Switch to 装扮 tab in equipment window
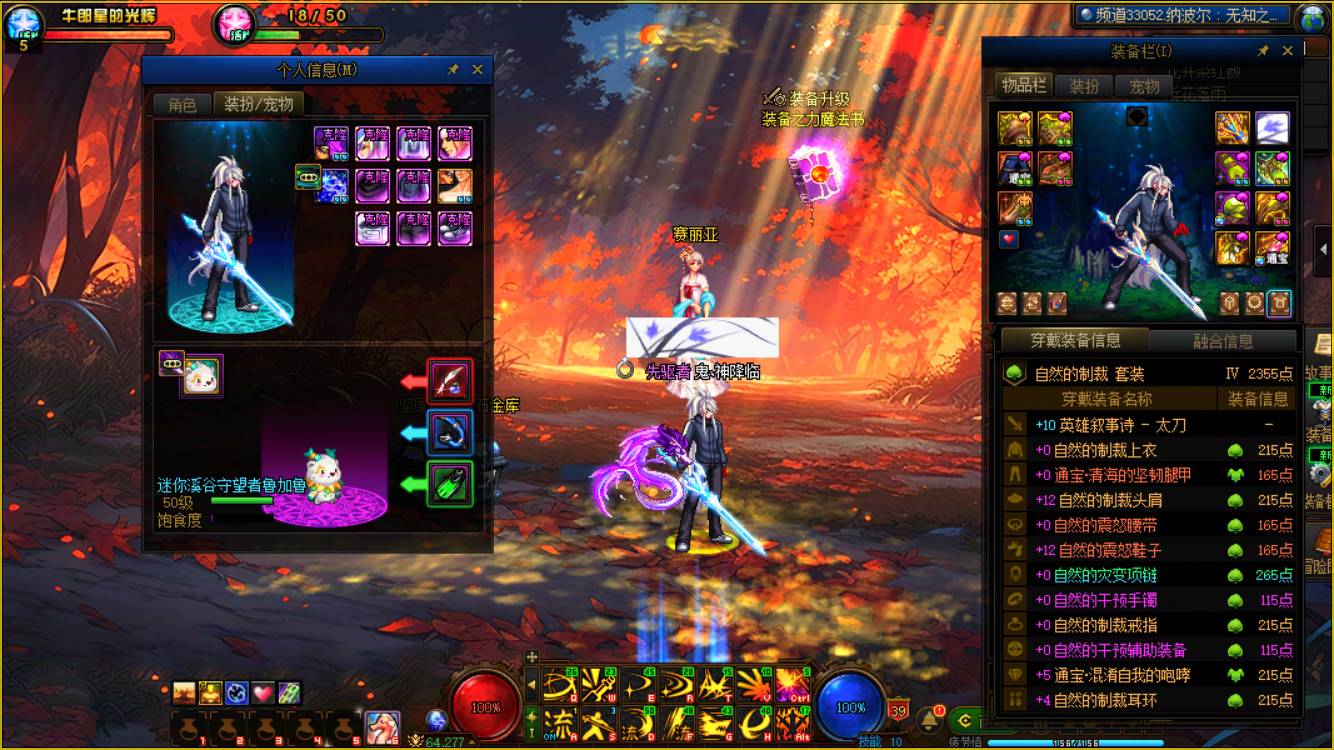Image resolution: width=1334 pixels, height=750 pixels. (x=1084, y=86)
